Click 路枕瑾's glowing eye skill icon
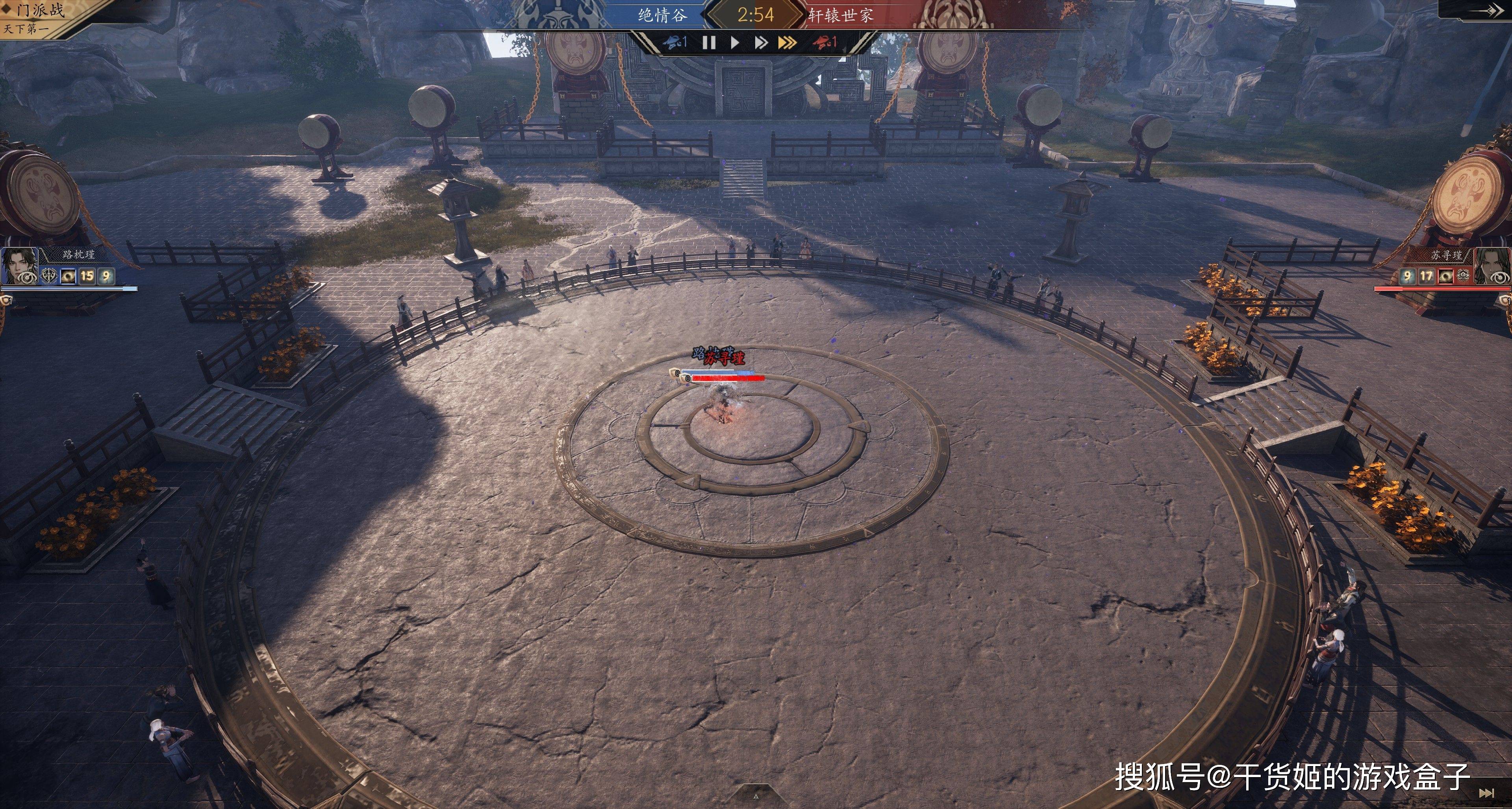 click(68, 276)
